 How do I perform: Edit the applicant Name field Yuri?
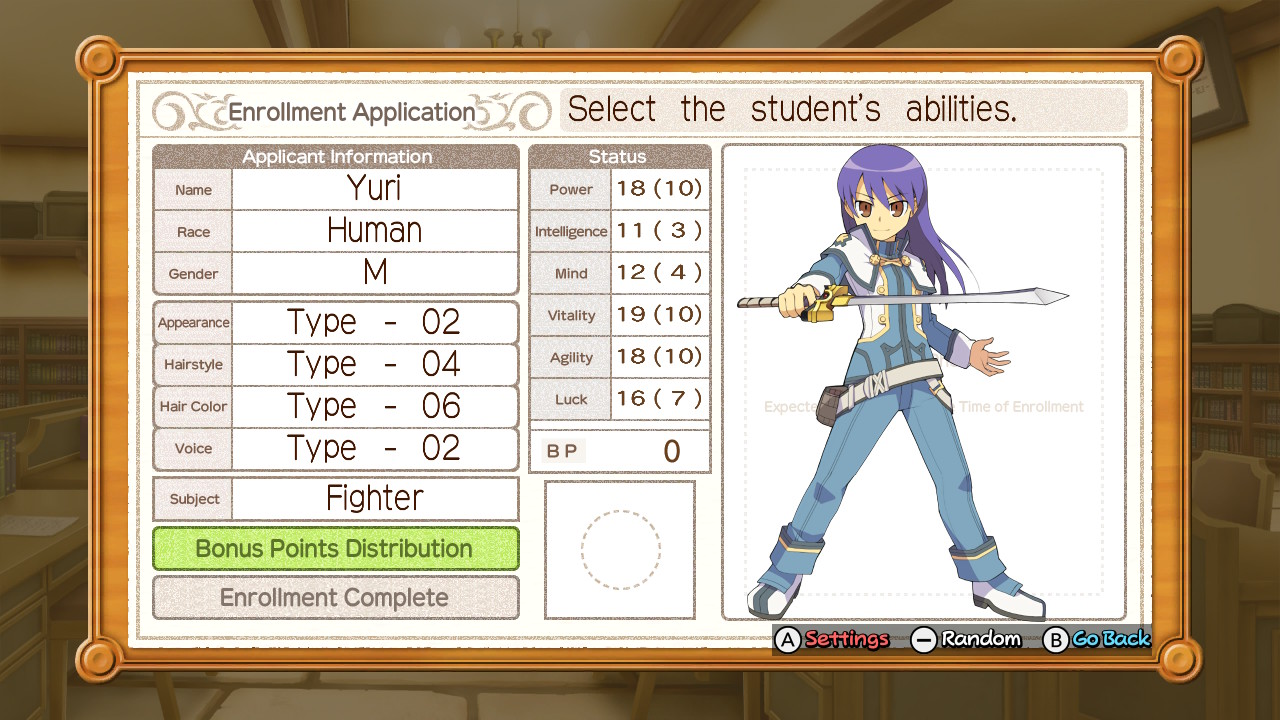click(374, 189)
